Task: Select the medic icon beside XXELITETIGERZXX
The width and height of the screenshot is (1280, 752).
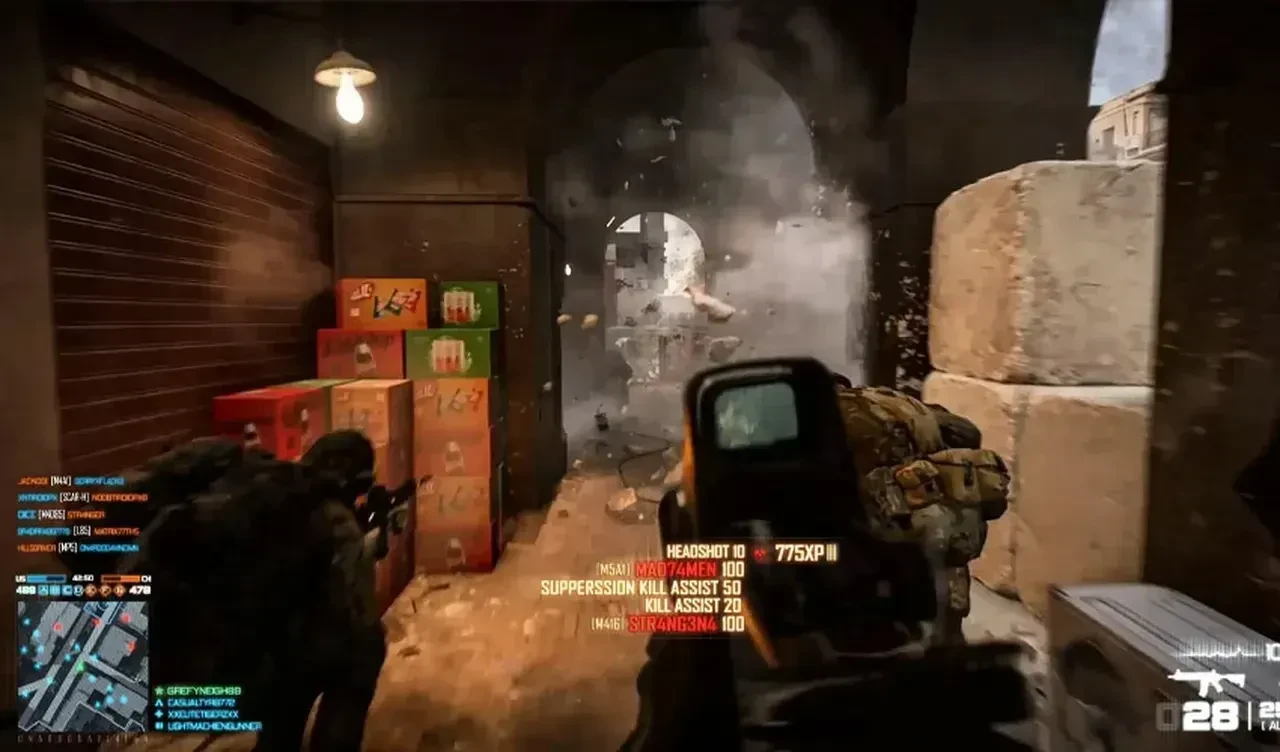Action: [158, 714]
